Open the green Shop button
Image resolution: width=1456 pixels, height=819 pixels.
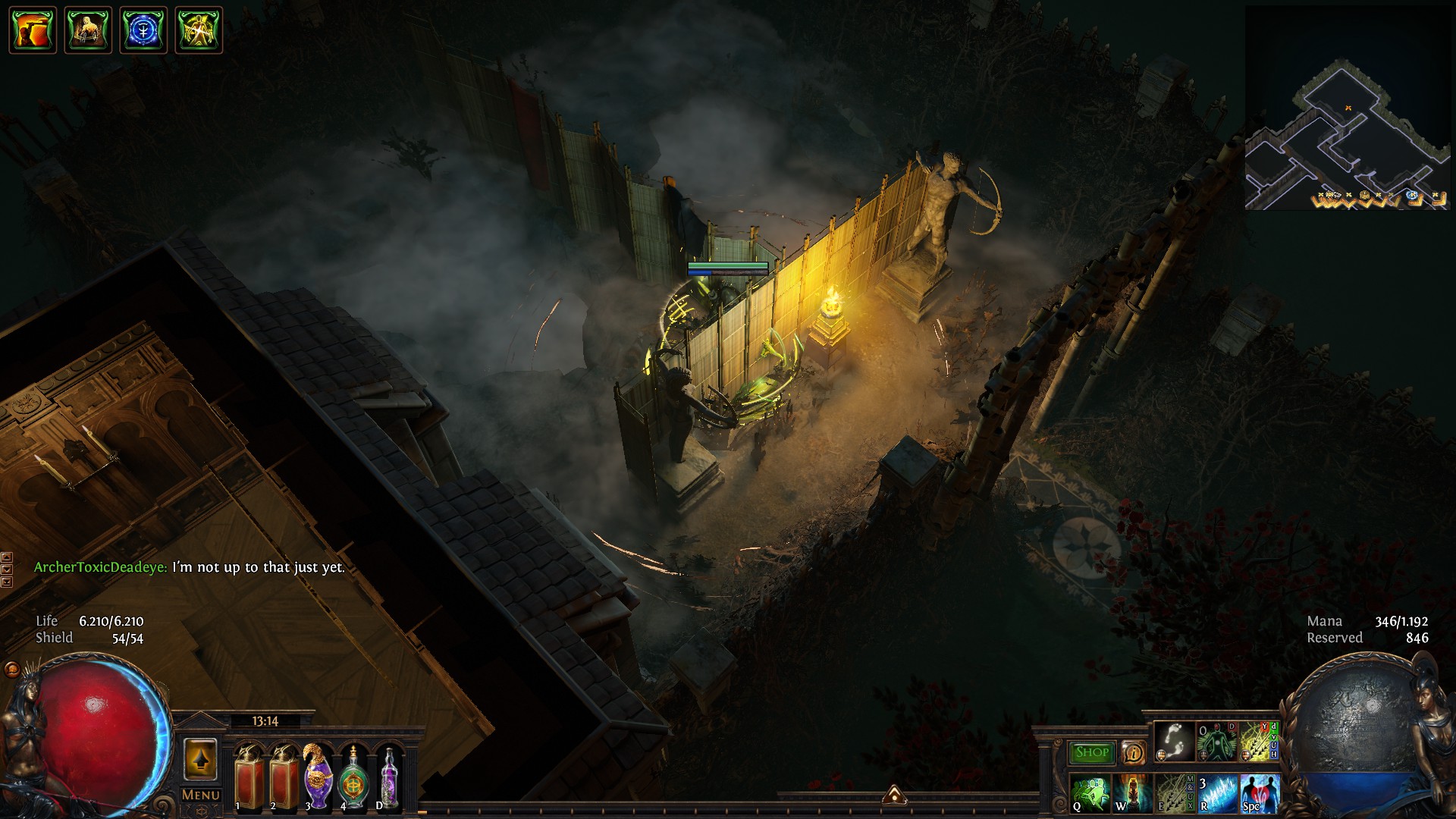[1091, 752]
